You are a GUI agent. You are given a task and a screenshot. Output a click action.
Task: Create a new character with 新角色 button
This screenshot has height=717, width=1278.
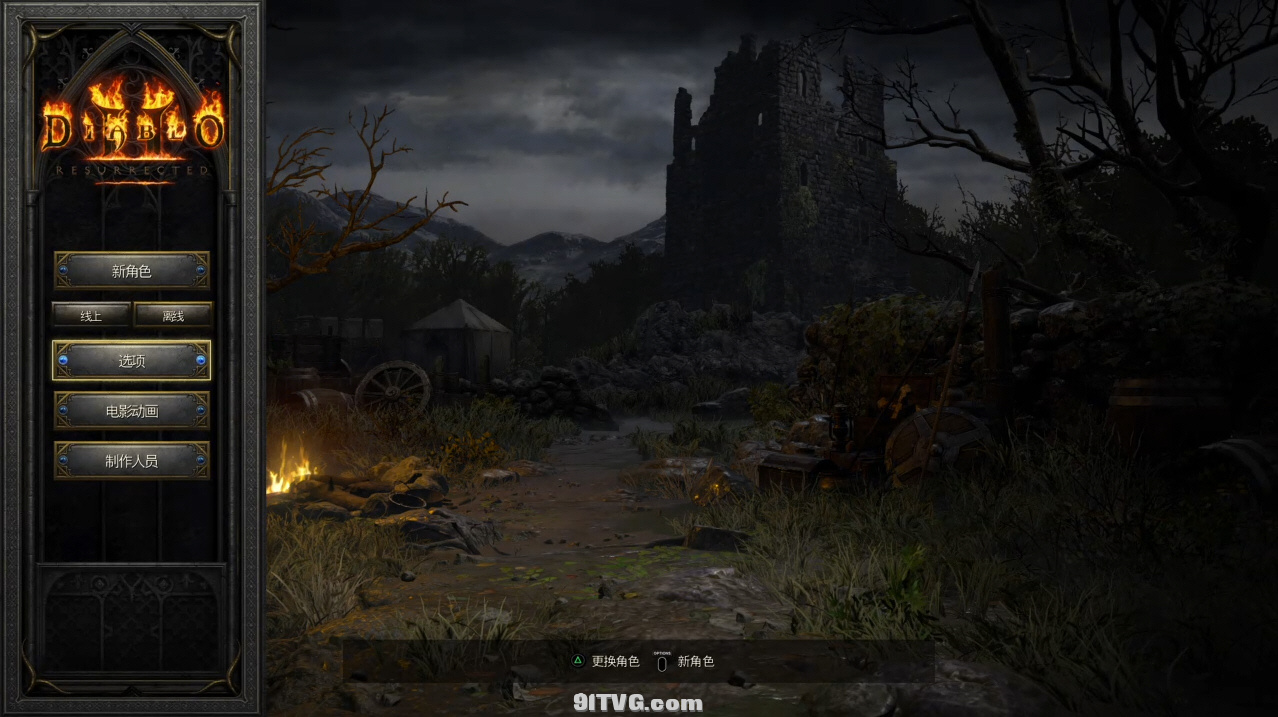point(131,270)
